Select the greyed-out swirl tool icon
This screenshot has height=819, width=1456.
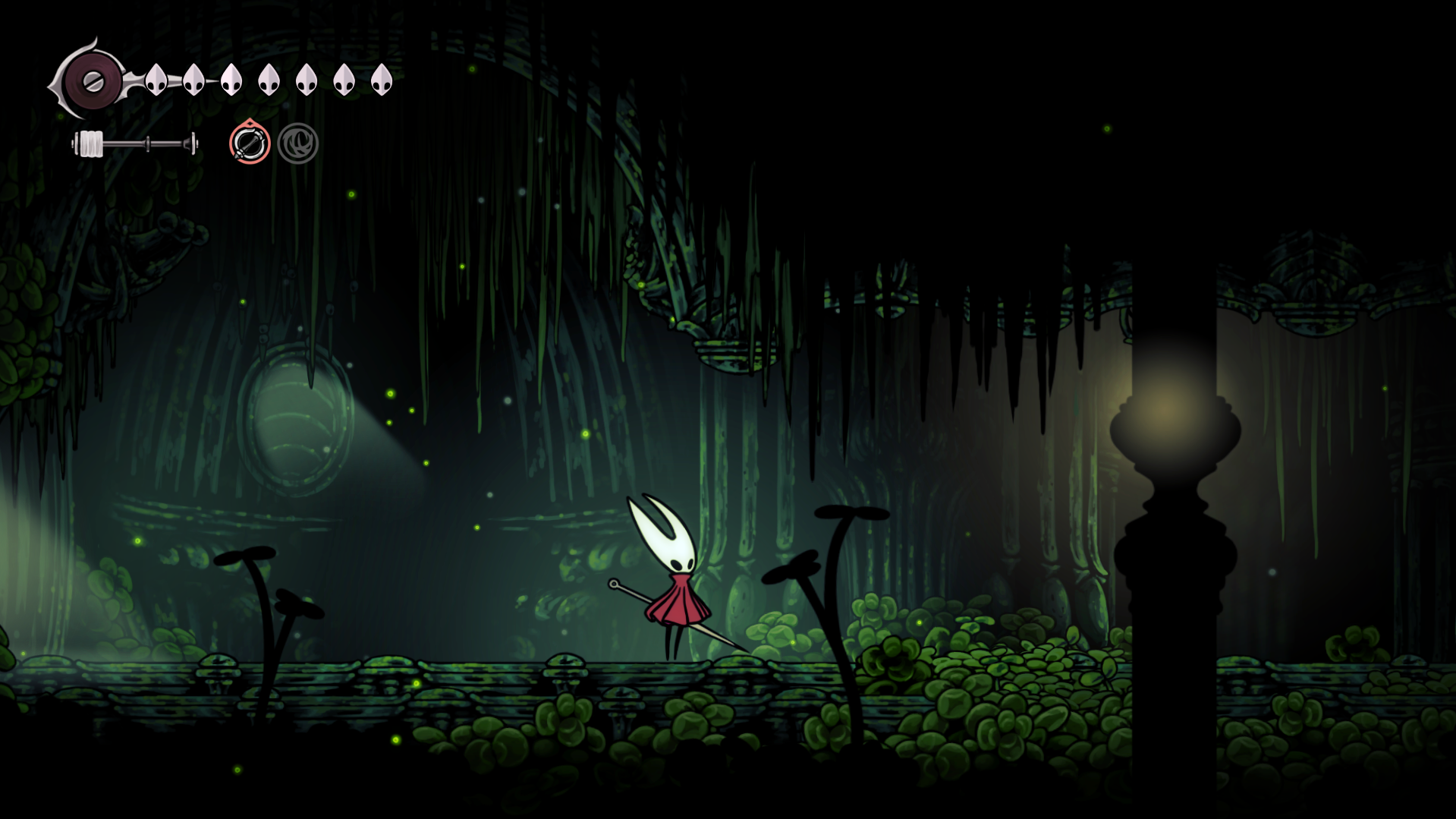click(x=297, y=143)
